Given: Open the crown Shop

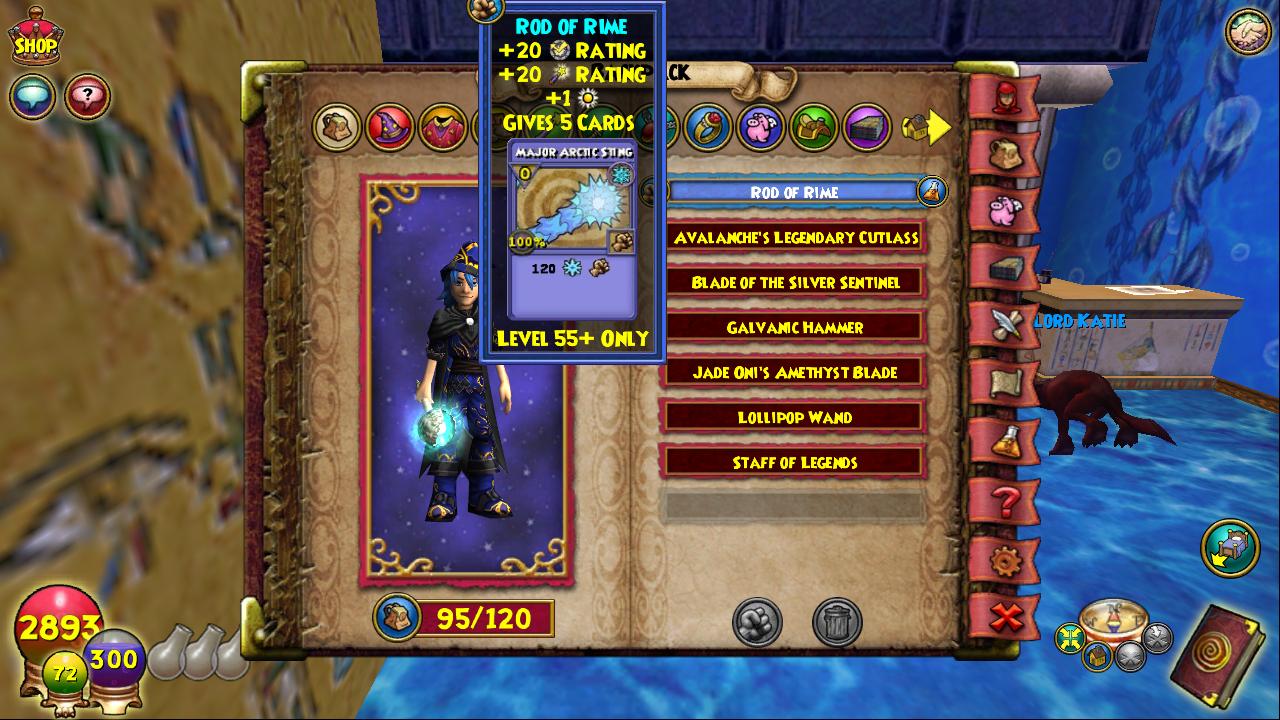Looking at the screenshot, I should point(35,40).
